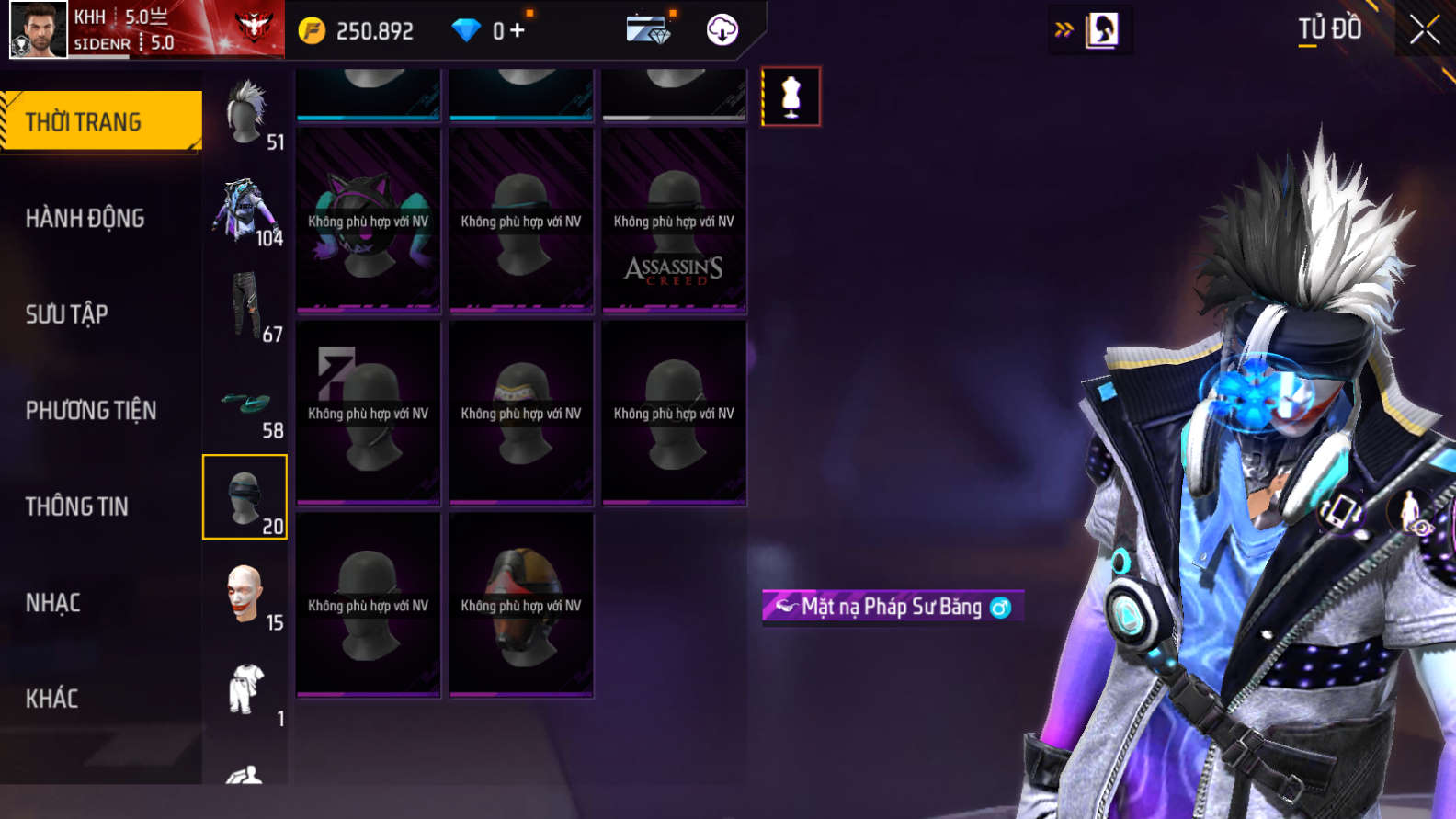Show the THÔNG TIN tab
The height and width of the screenshot is (819, 1456).
tap(77, 506)
